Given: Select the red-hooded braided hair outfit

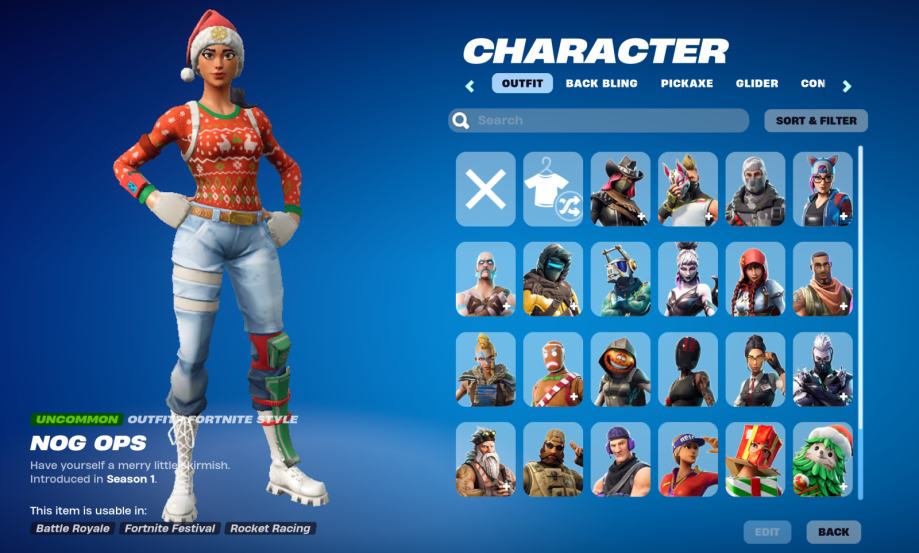Looking at the screenshot, I should [755, 279].
